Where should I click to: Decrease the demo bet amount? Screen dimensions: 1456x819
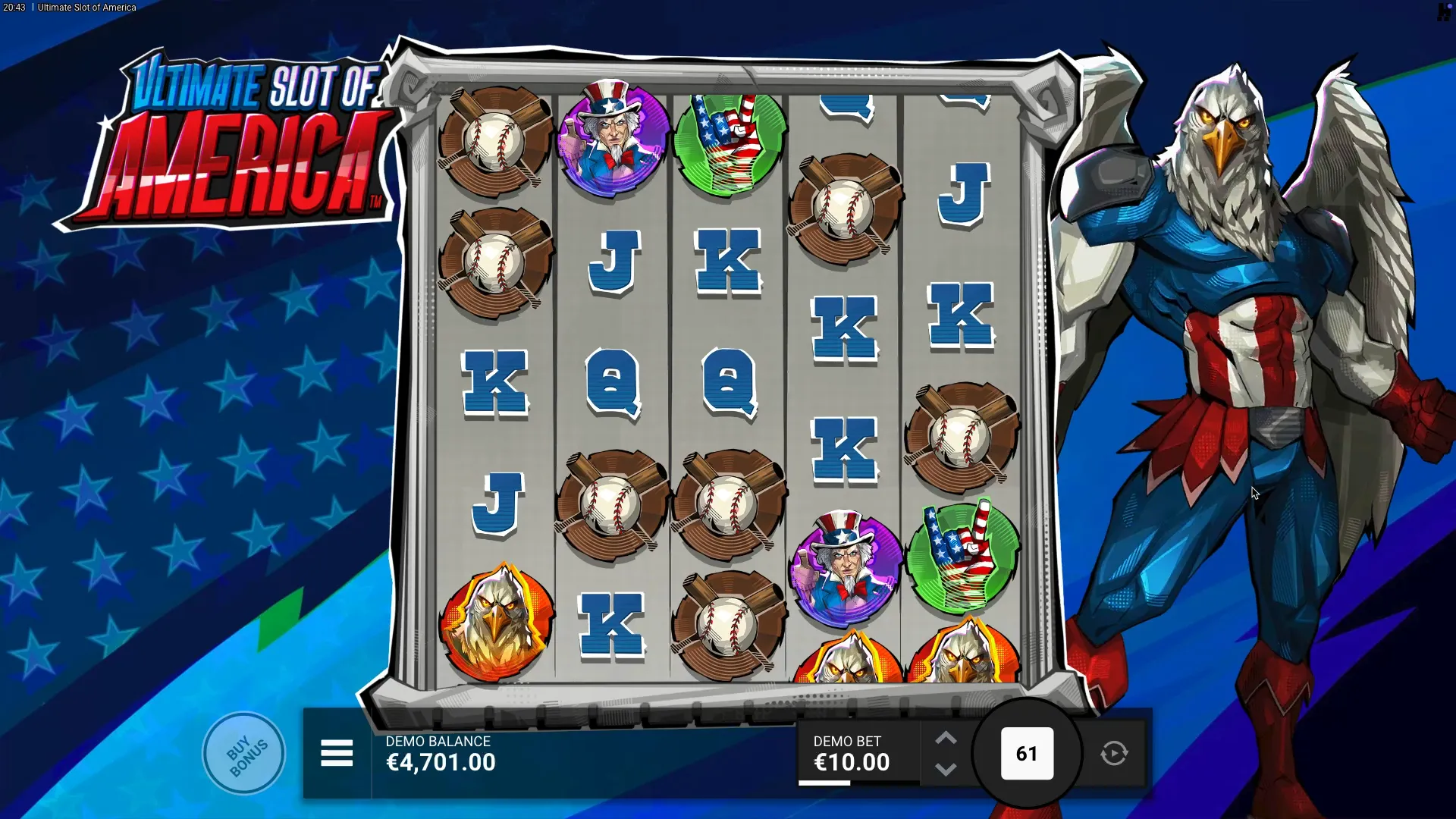pyautogui.click(x=946, y=770)
